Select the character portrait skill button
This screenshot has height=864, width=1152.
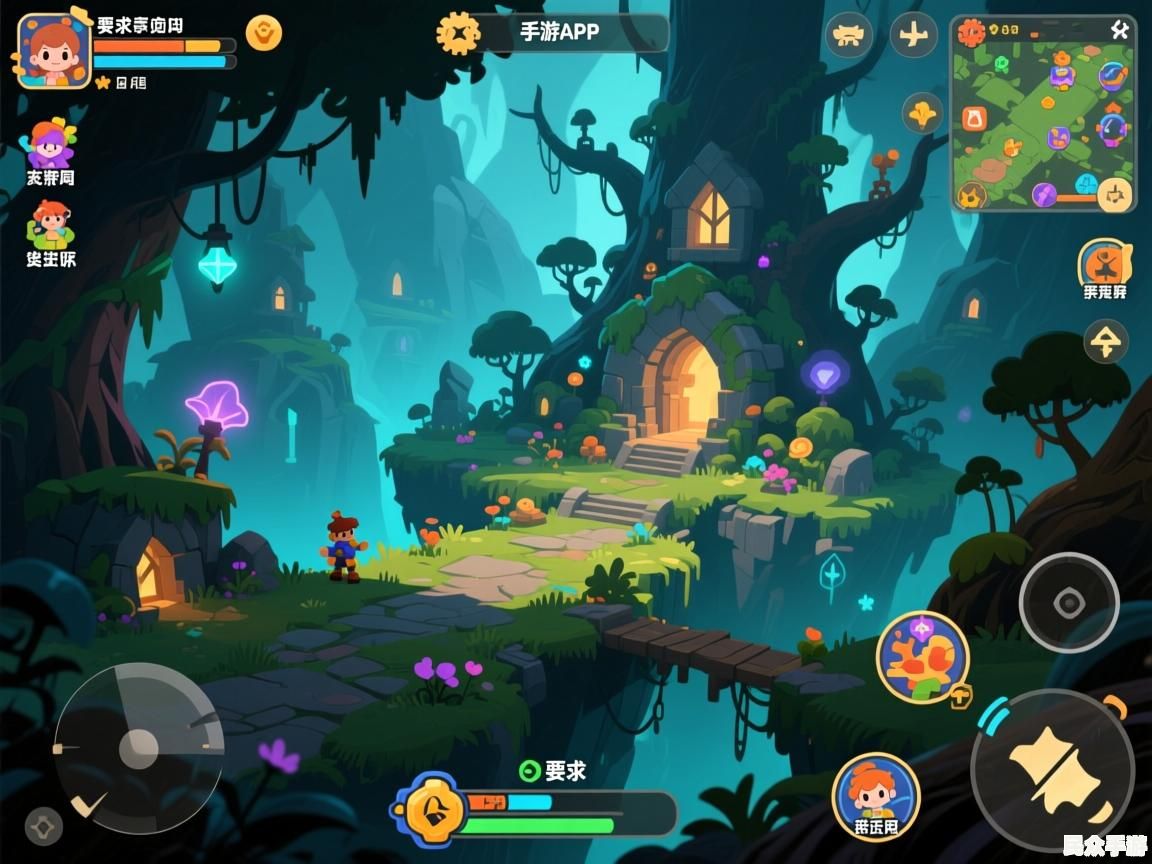point(875,796)
